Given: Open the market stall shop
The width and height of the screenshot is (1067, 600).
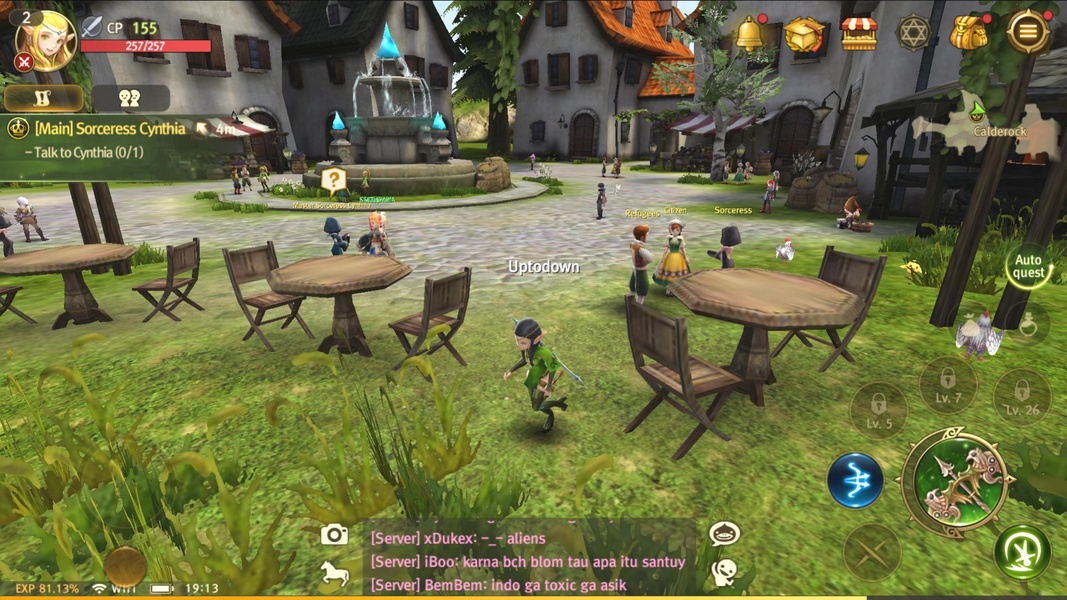Looking at the screenshot, I should click(858, 34).
